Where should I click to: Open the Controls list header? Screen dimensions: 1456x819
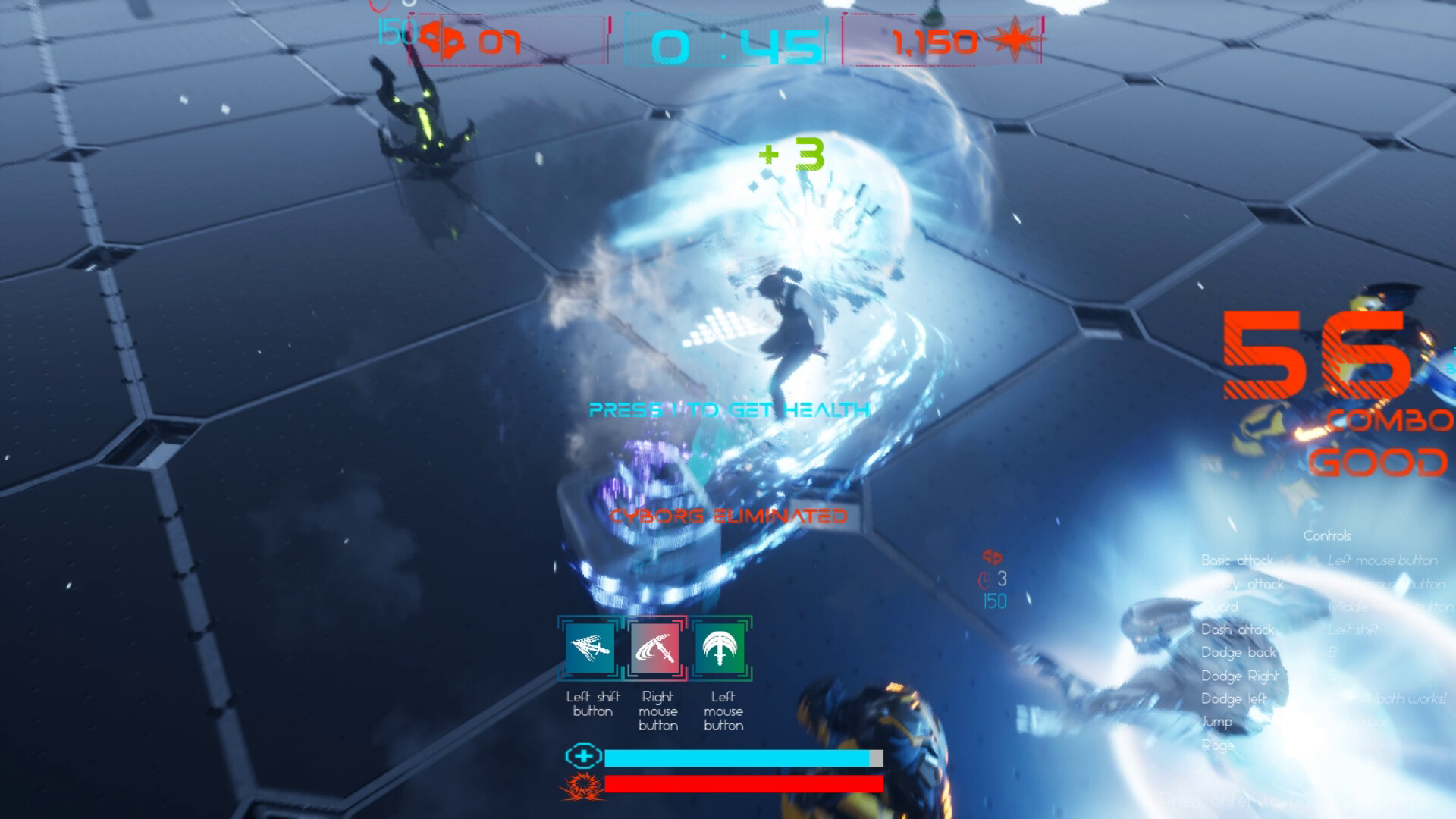(1329, 536)
